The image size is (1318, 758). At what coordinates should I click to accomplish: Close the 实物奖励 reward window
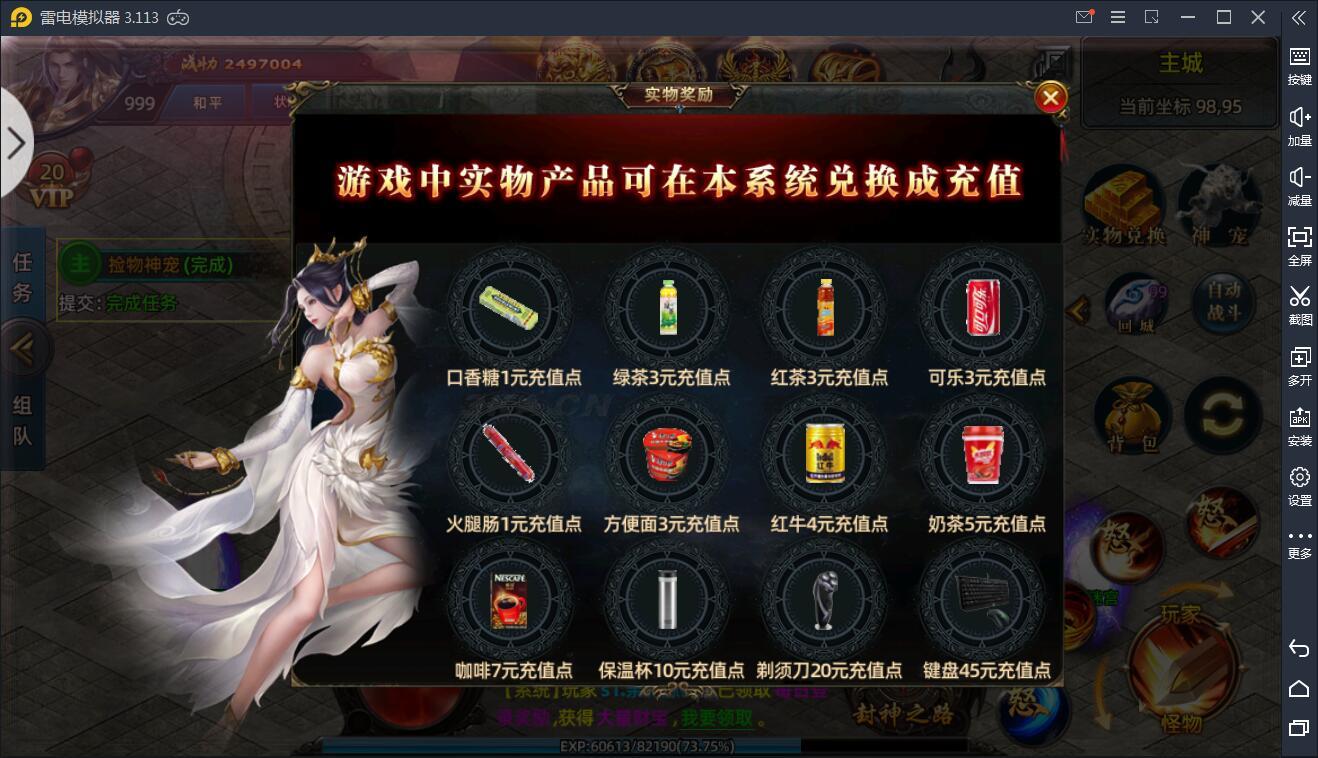(x=1050, y=97)
